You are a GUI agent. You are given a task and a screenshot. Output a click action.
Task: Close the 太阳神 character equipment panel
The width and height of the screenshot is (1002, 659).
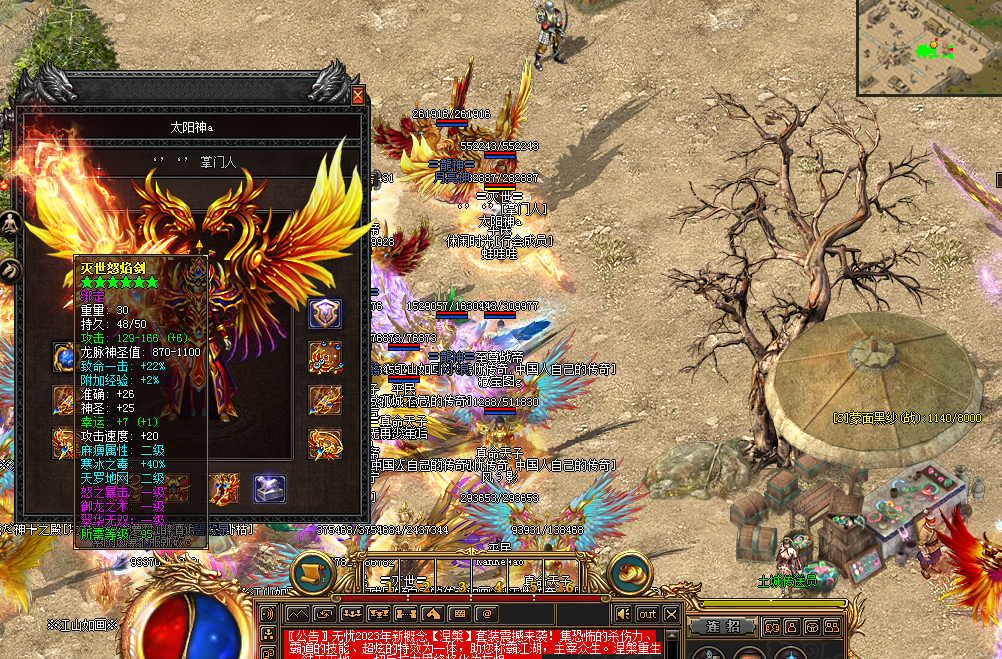(x=358, y=96)
